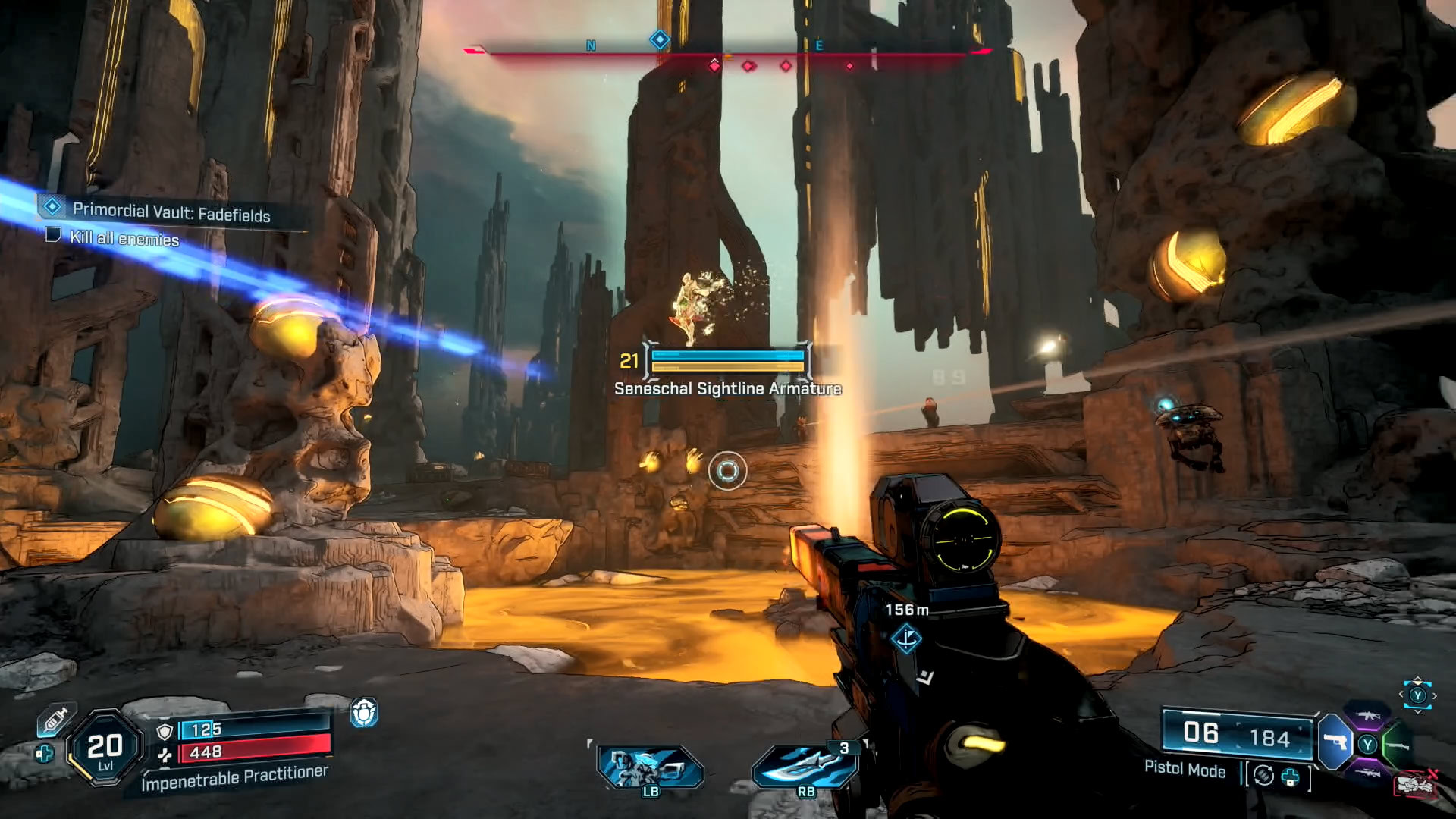Select the equipped pistol weapon slot
Screen dimensions: 1456x819
click(1335, 742)
